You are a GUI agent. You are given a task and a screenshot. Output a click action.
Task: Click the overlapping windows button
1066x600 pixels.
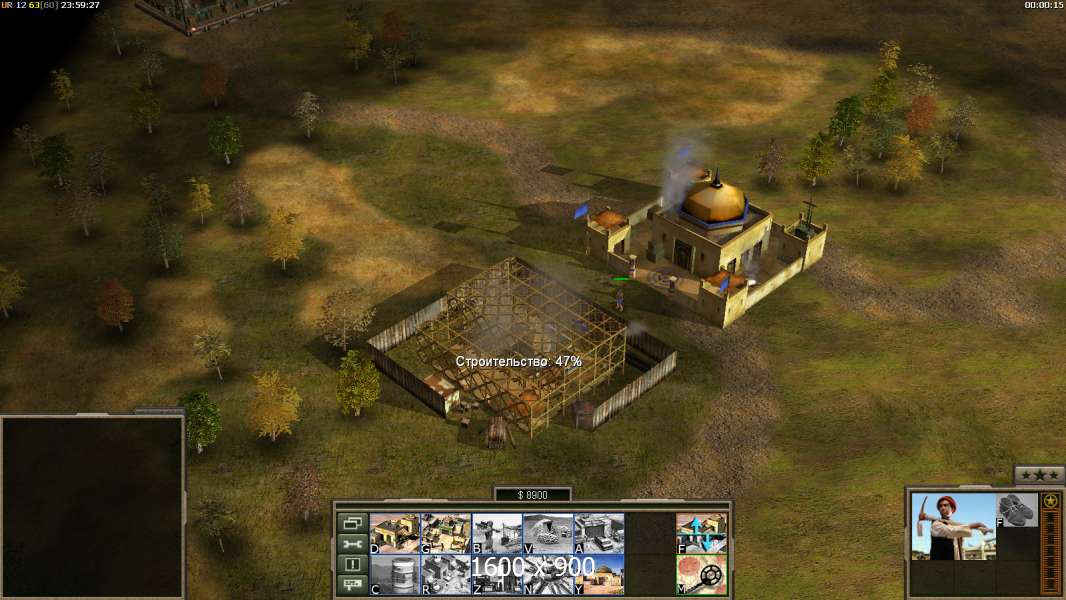(x=352, y=523)
